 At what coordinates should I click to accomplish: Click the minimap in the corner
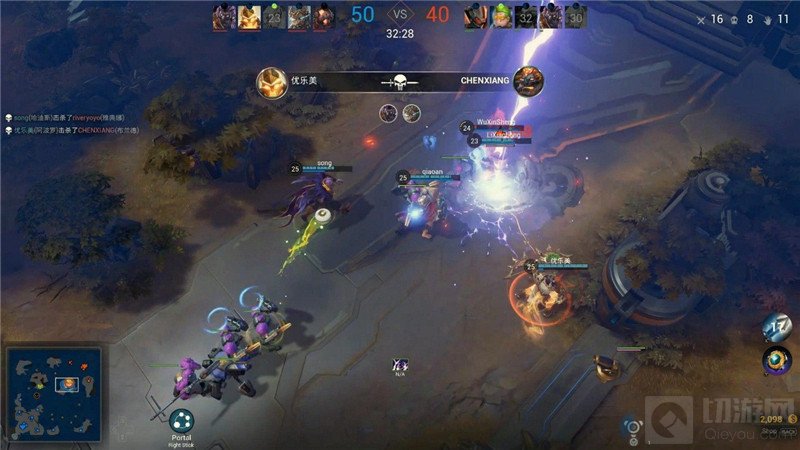point(52,394)
